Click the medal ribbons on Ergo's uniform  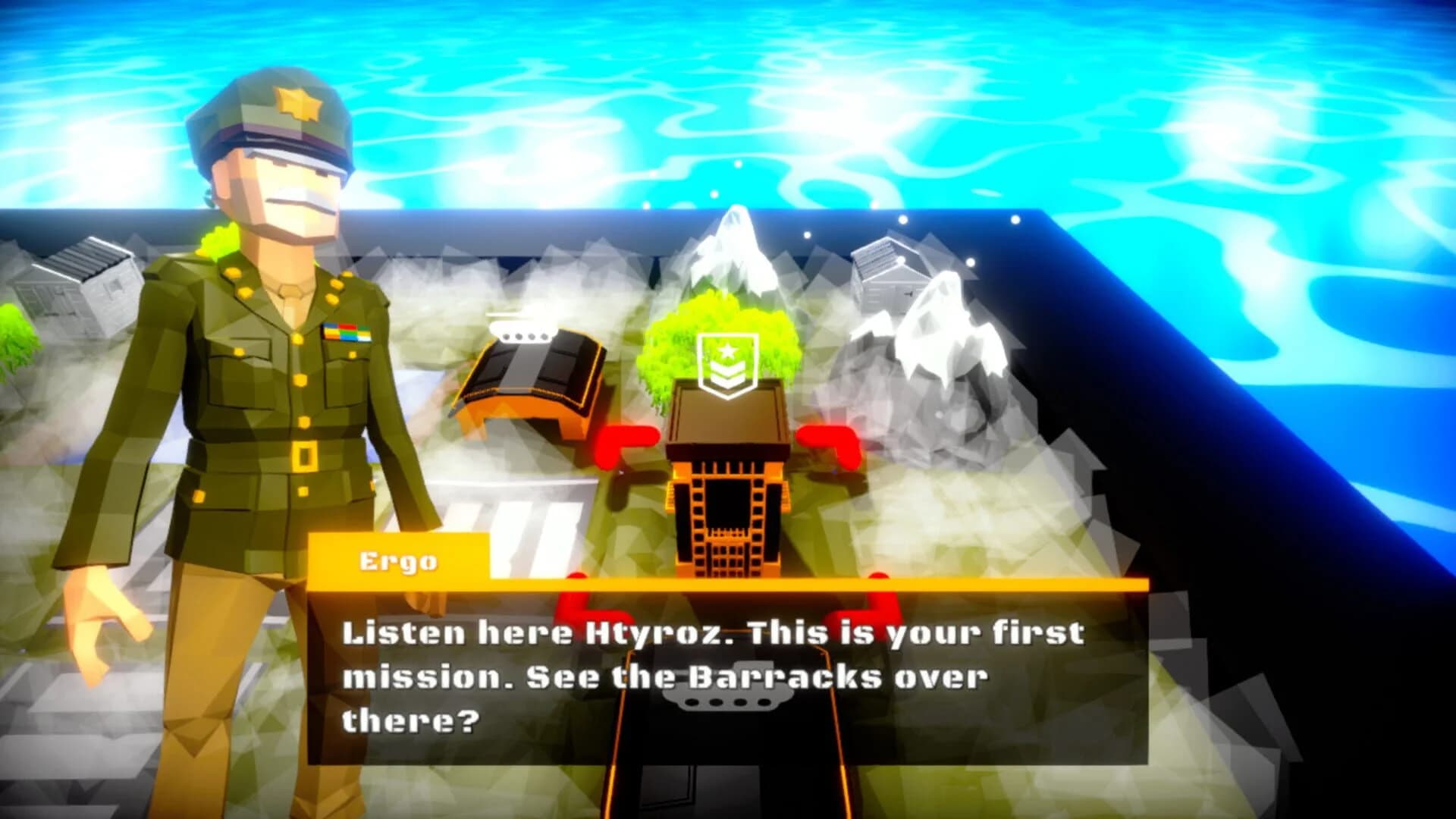click(347, 332)
